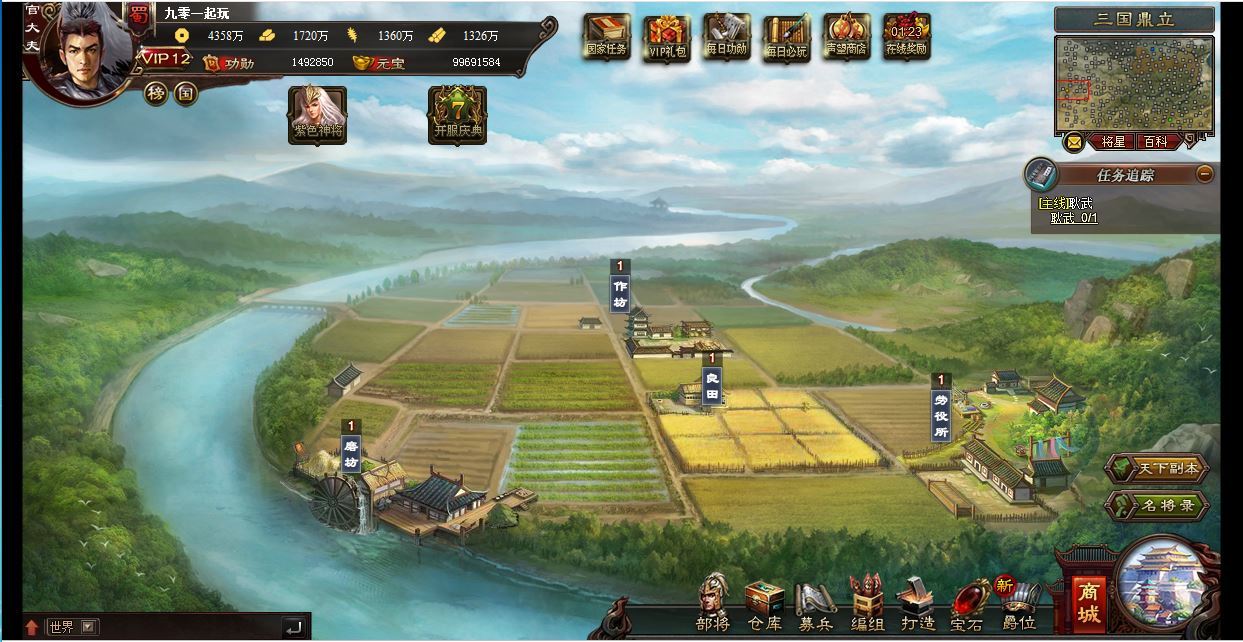
Task: Open the 开服庆典 server celebration event
Action: pyautogui.click(x=457, y=113)
